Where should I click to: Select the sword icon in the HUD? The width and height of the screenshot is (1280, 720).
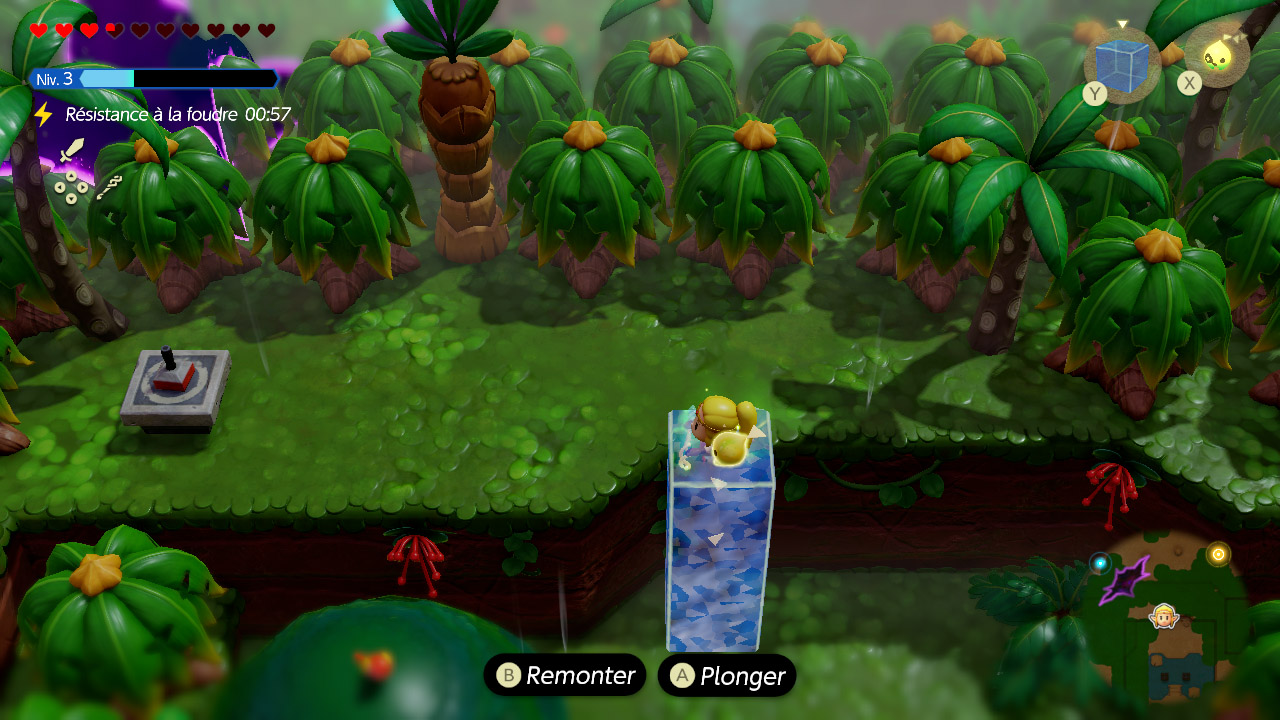tap(71, 152)
